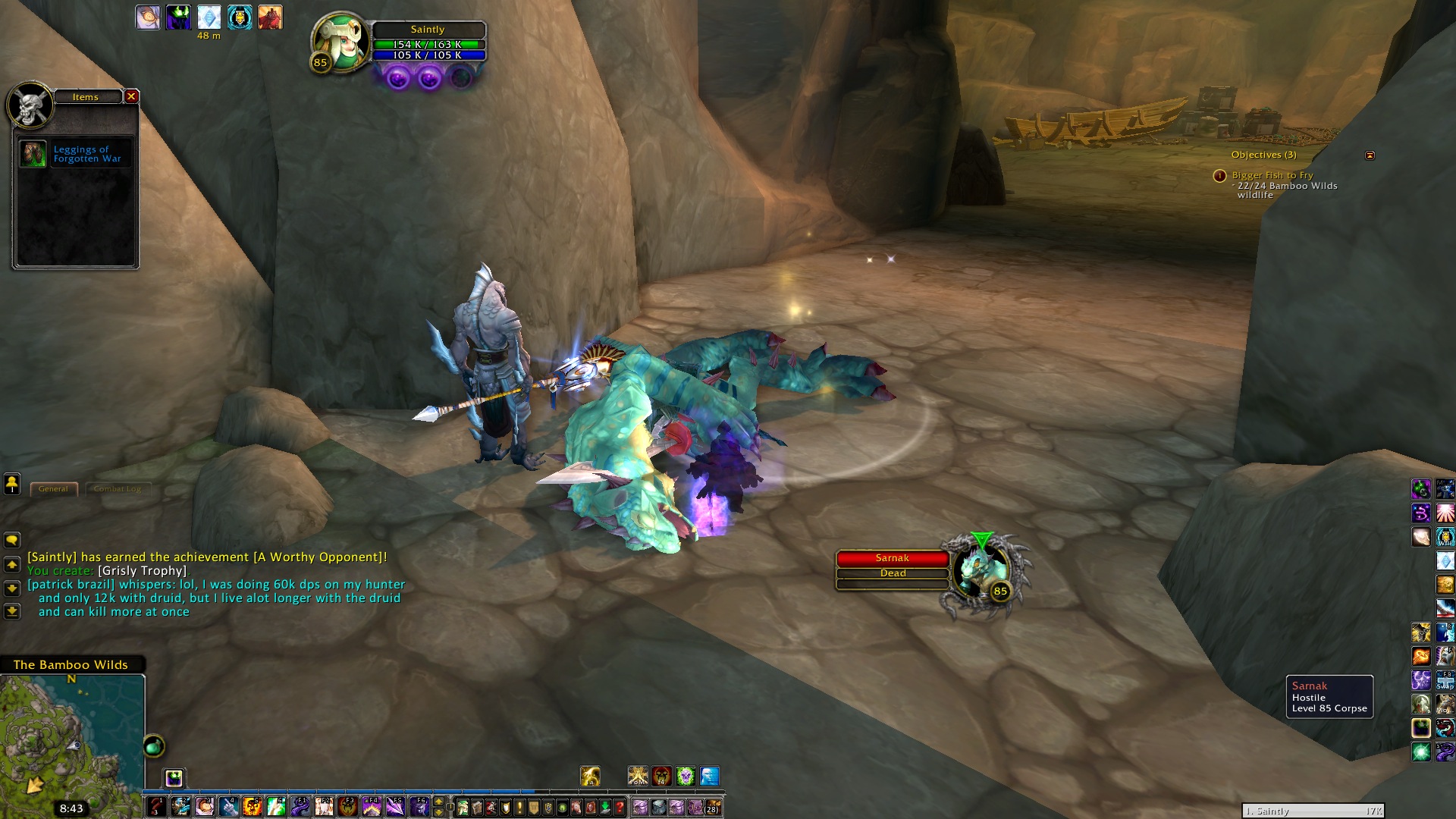Viewport: 1456px width, 819px height.
Task: Click the Saintly player portrait
Action: pyautogui.click(x=340, y=42)
